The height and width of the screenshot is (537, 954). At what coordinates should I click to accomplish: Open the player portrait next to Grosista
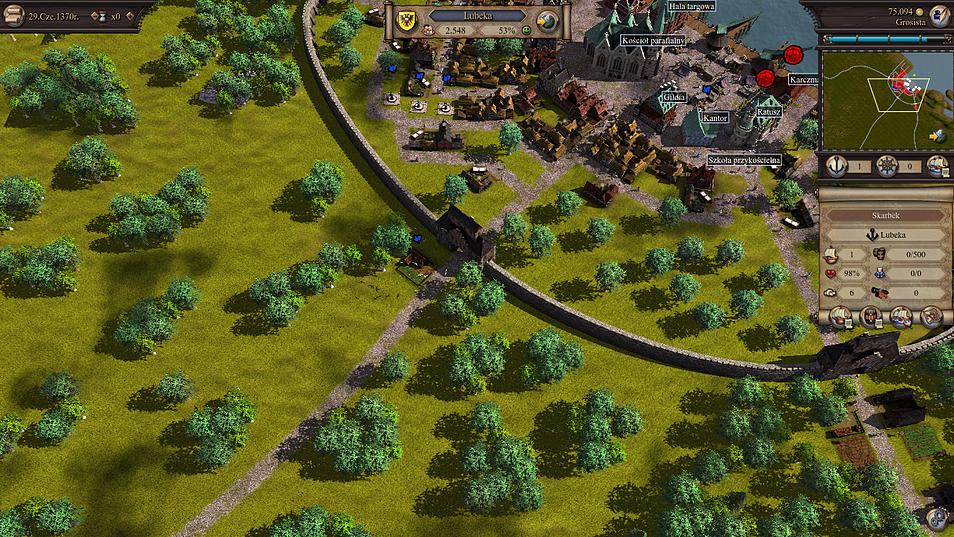(938, 15)
